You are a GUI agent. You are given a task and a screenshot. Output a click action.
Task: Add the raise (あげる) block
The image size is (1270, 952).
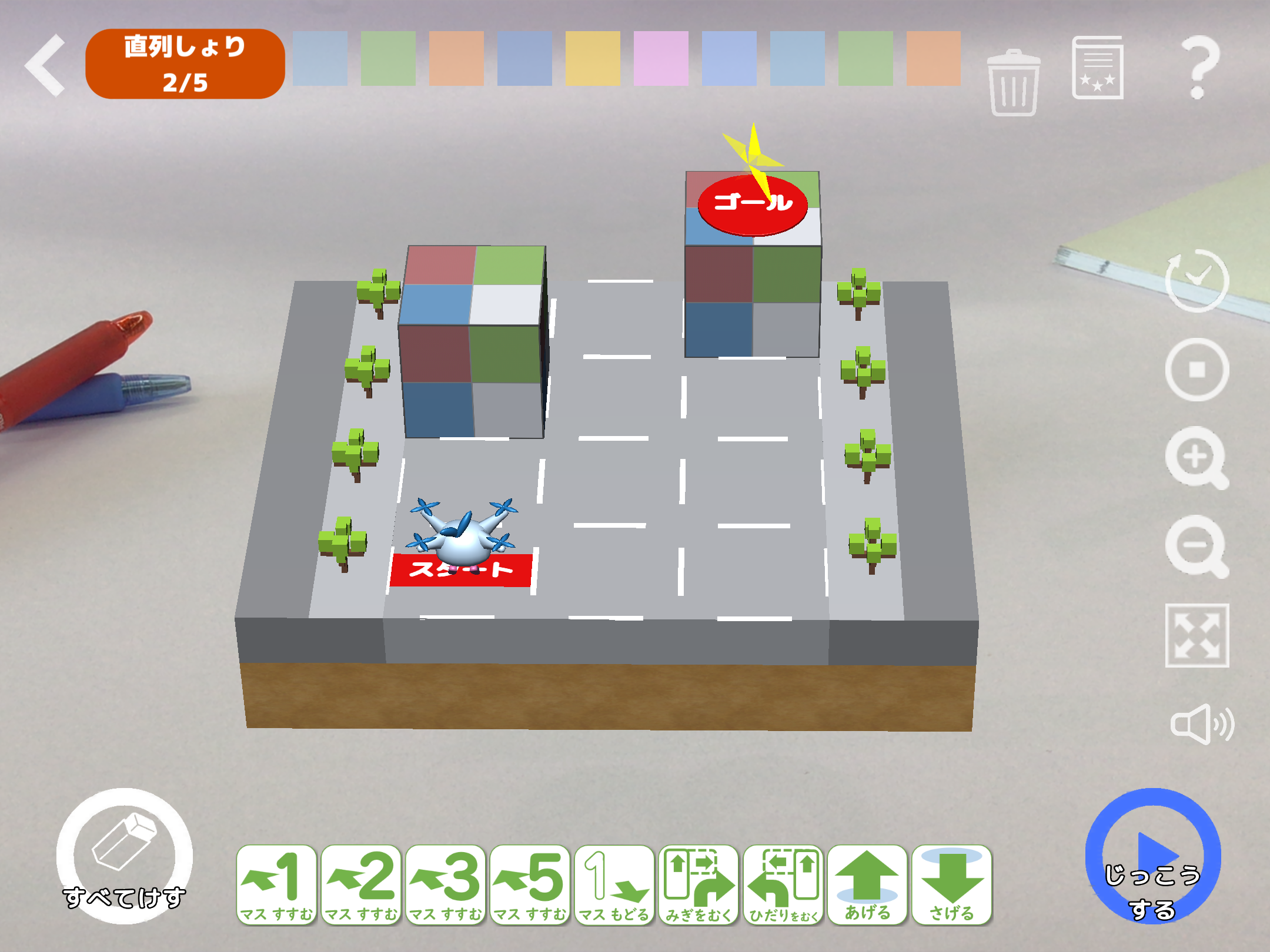(868, 886)
